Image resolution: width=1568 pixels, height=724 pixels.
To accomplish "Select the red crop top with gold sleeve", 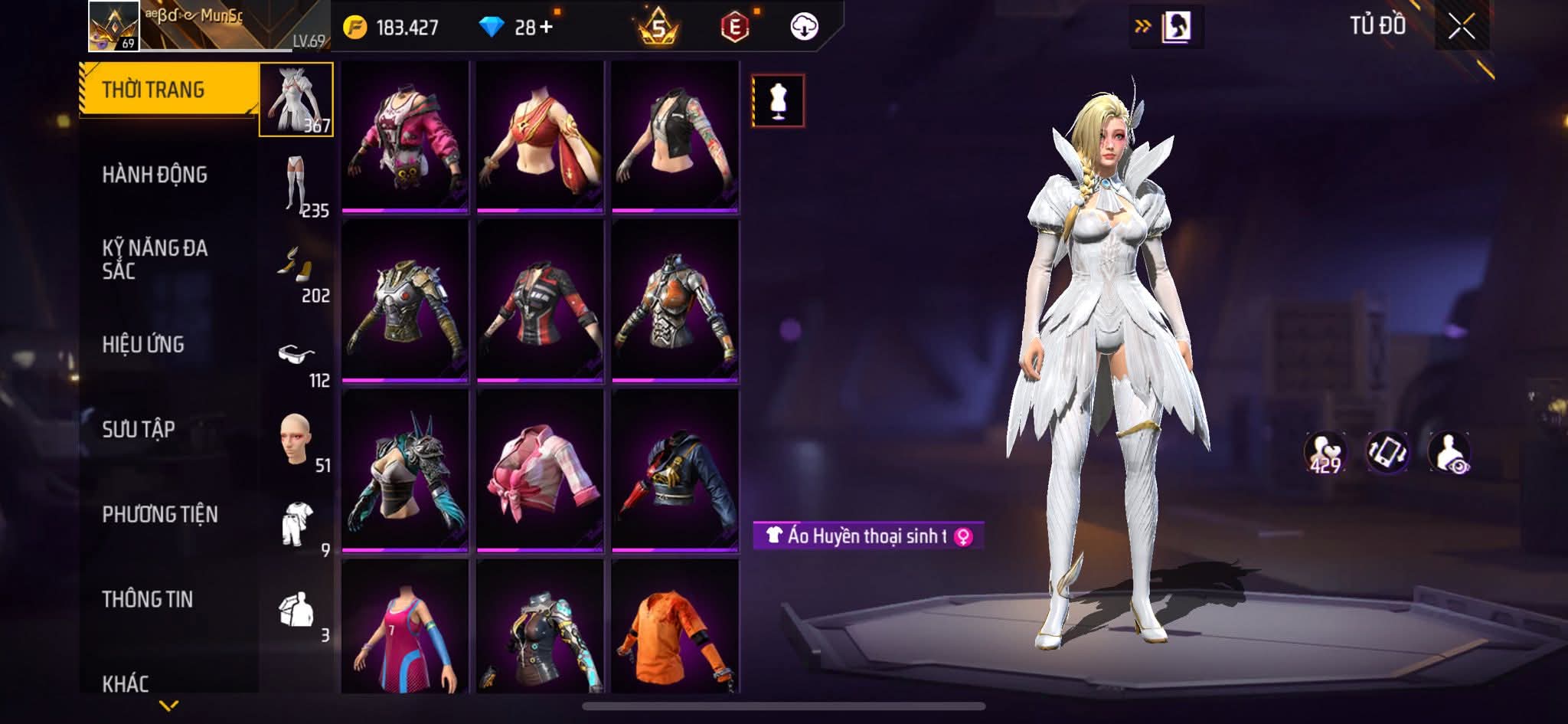I will [540, 136].
